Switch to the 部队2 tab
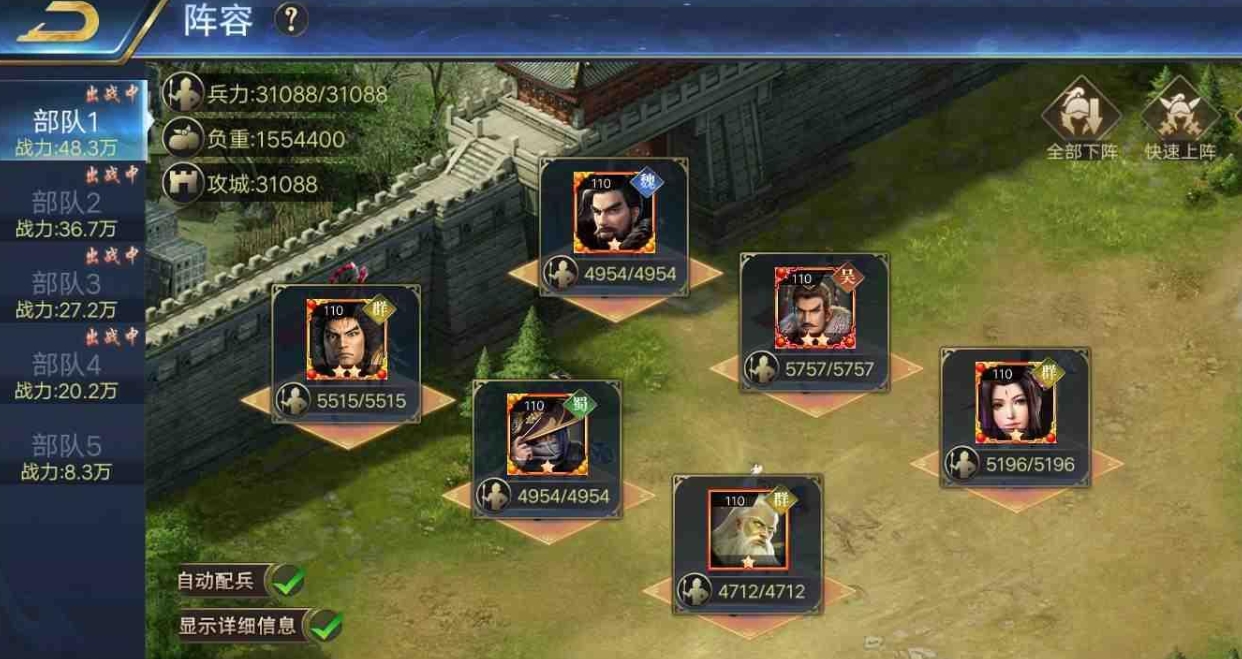Image resolution: width=1242 pixels, height=659 pixels. (x=68, y=213)
